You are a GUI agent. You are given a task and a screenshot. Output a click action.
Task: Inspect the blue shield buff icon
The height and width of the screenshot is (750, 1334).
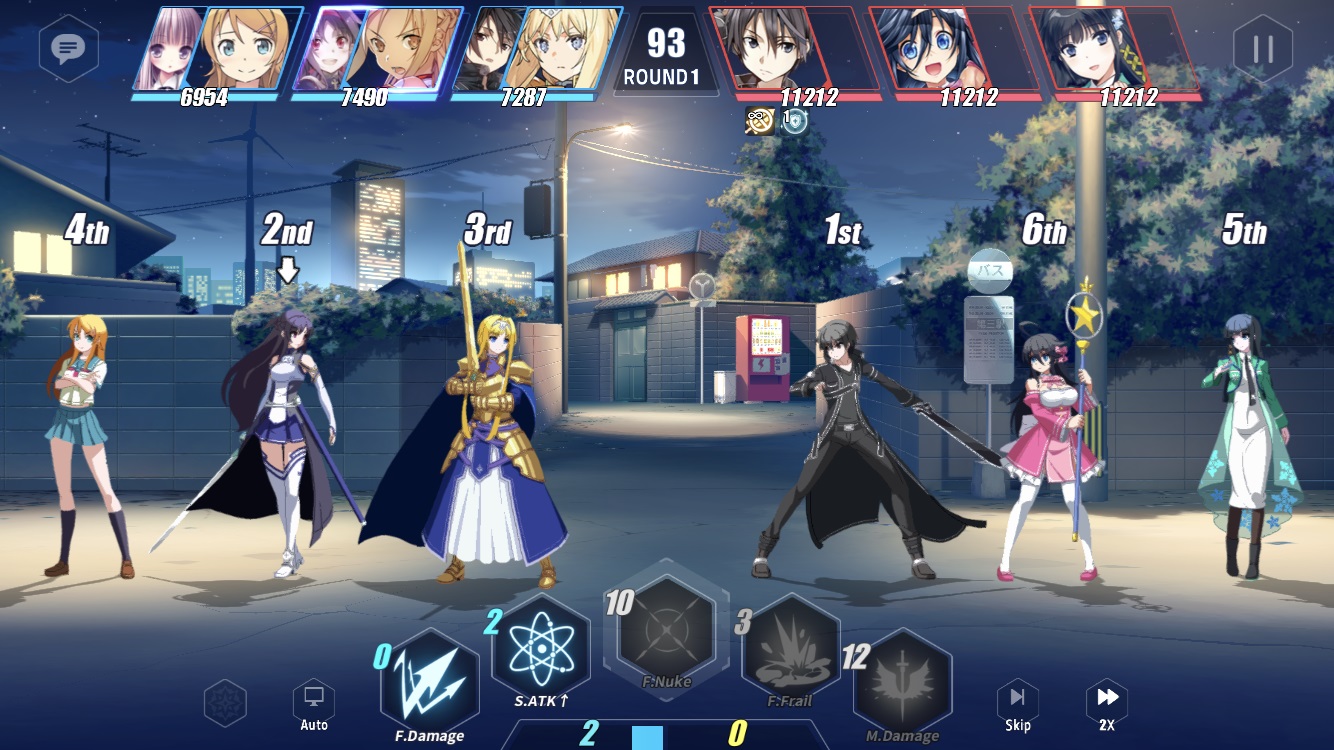(x=794, y=121)
